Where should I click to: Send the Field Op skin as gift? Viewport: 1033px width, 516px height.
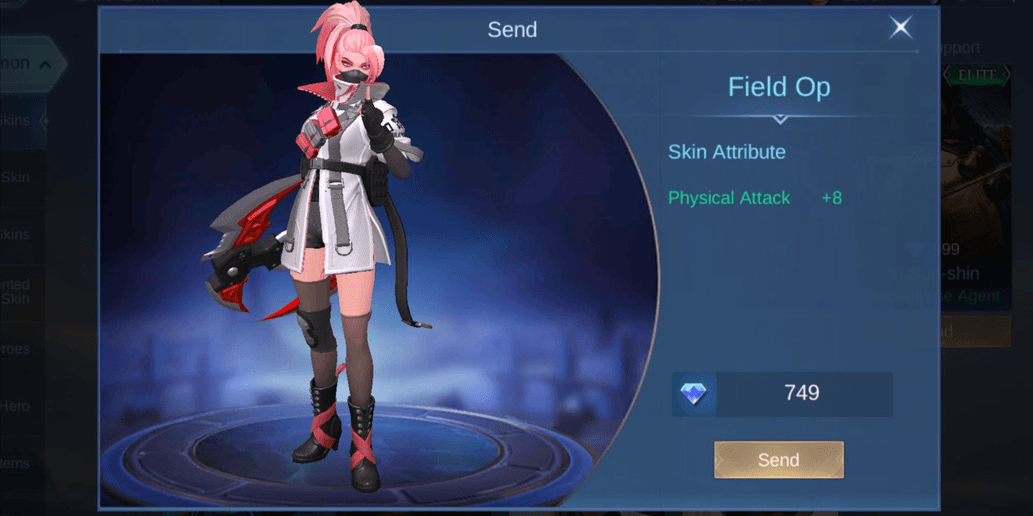(778, 460)
